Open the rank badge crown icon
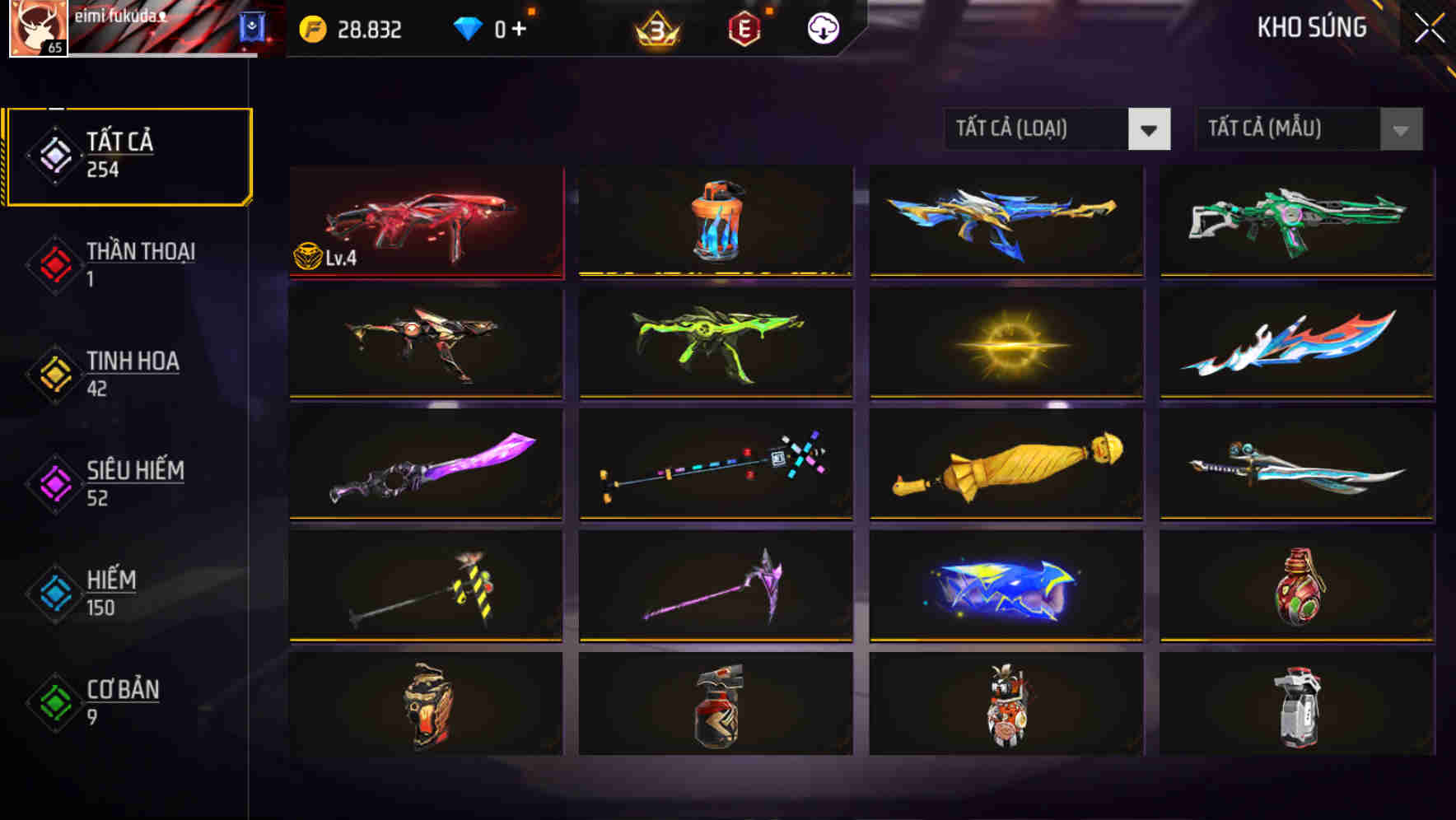 [x=651, y=30]
